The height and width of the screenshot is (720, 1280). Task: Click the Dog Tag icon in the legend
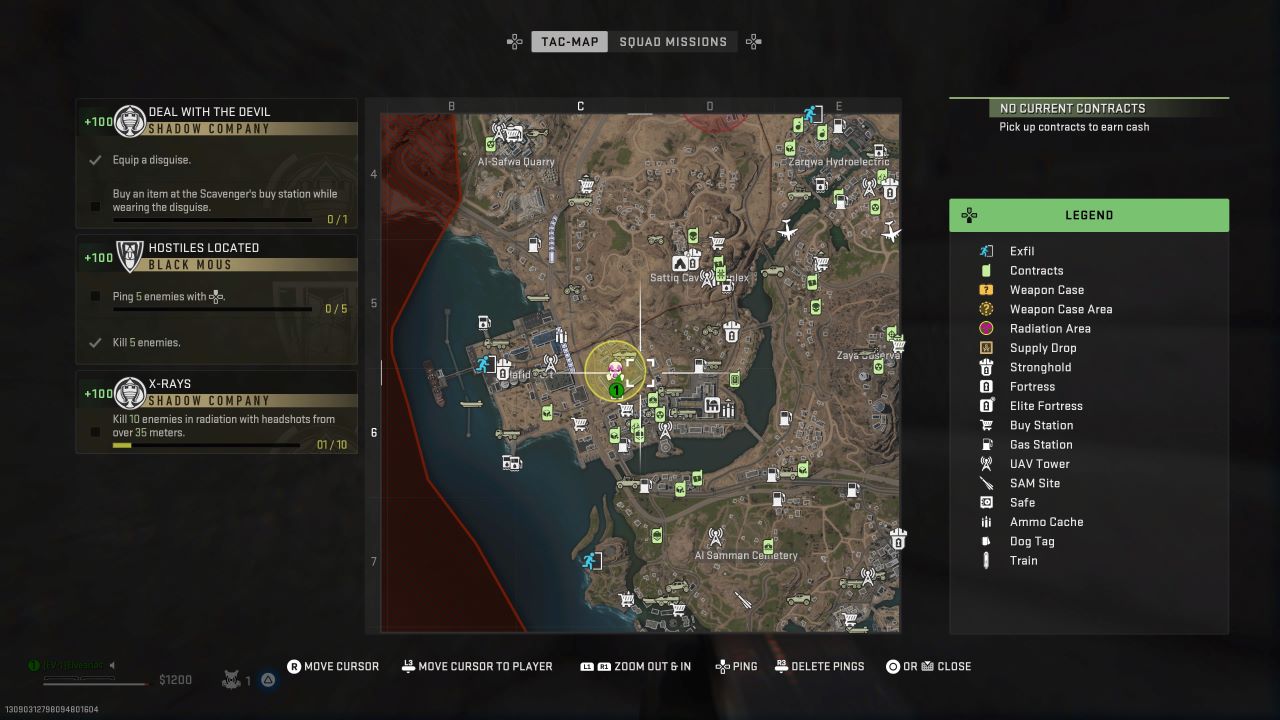click(x=985, y=541)
